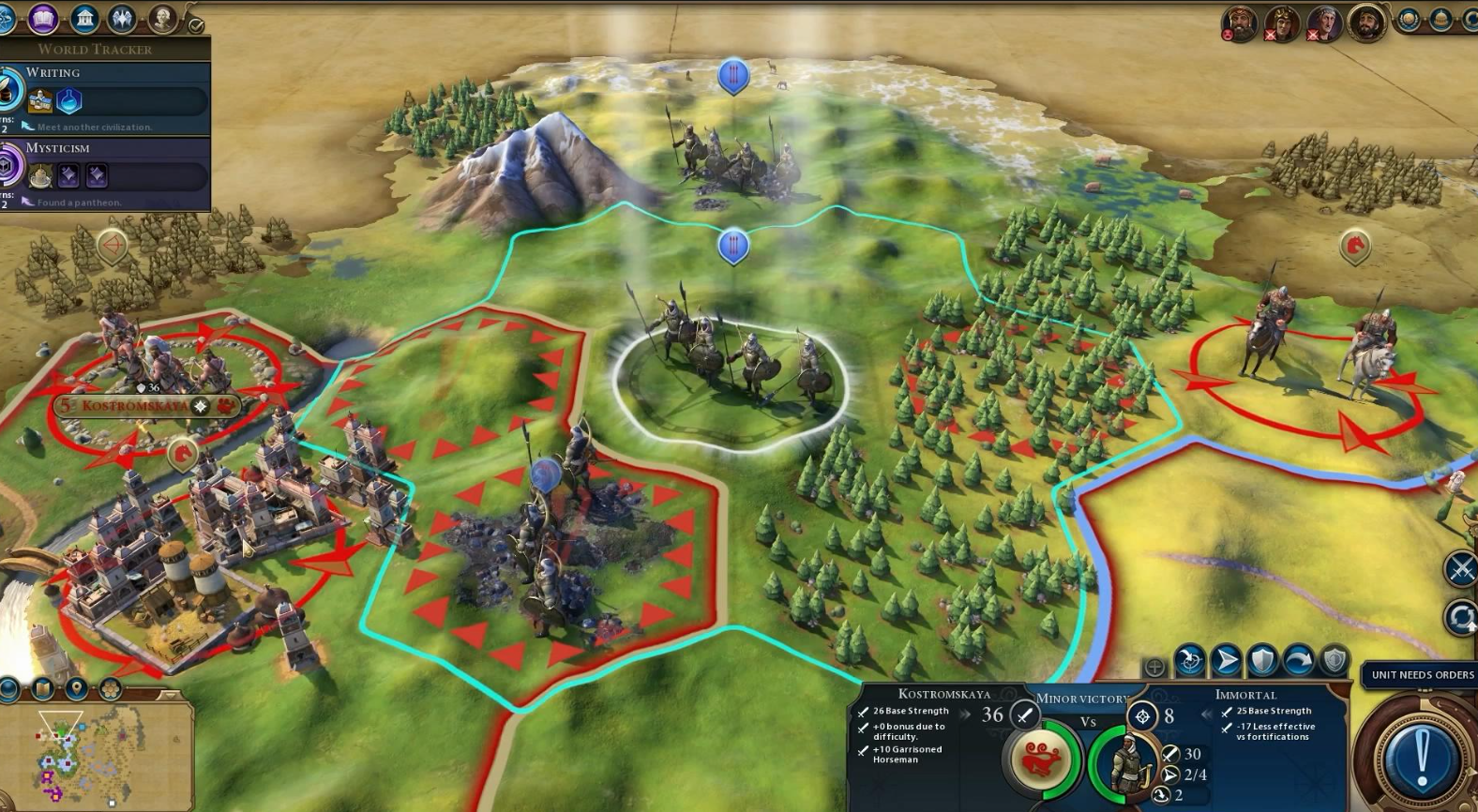
Task: Skip turn with the curved arrow action
Action: point(1299,661)
